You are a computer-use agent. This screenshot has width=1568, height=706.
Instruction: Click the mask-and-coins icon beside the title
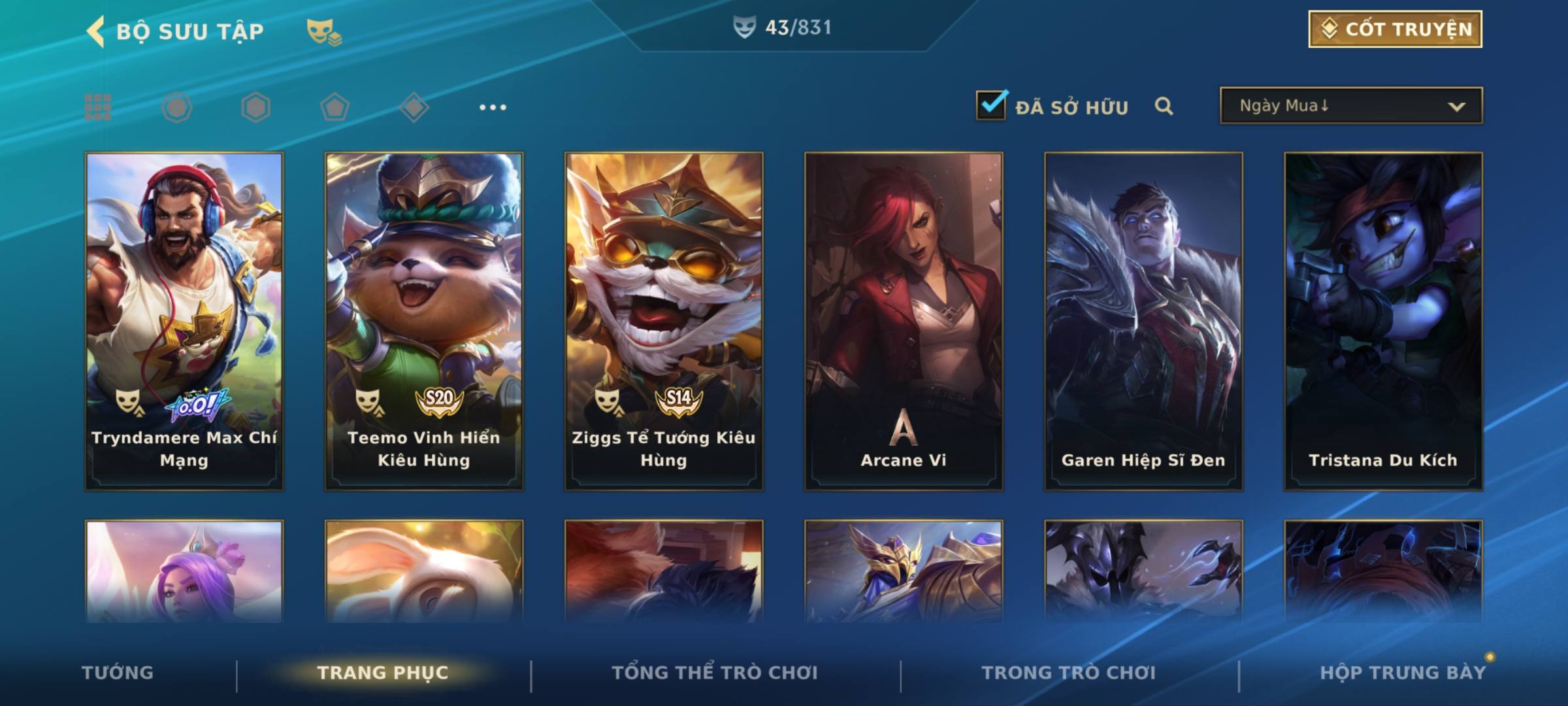pyautogui.click(x=324, y=32)
